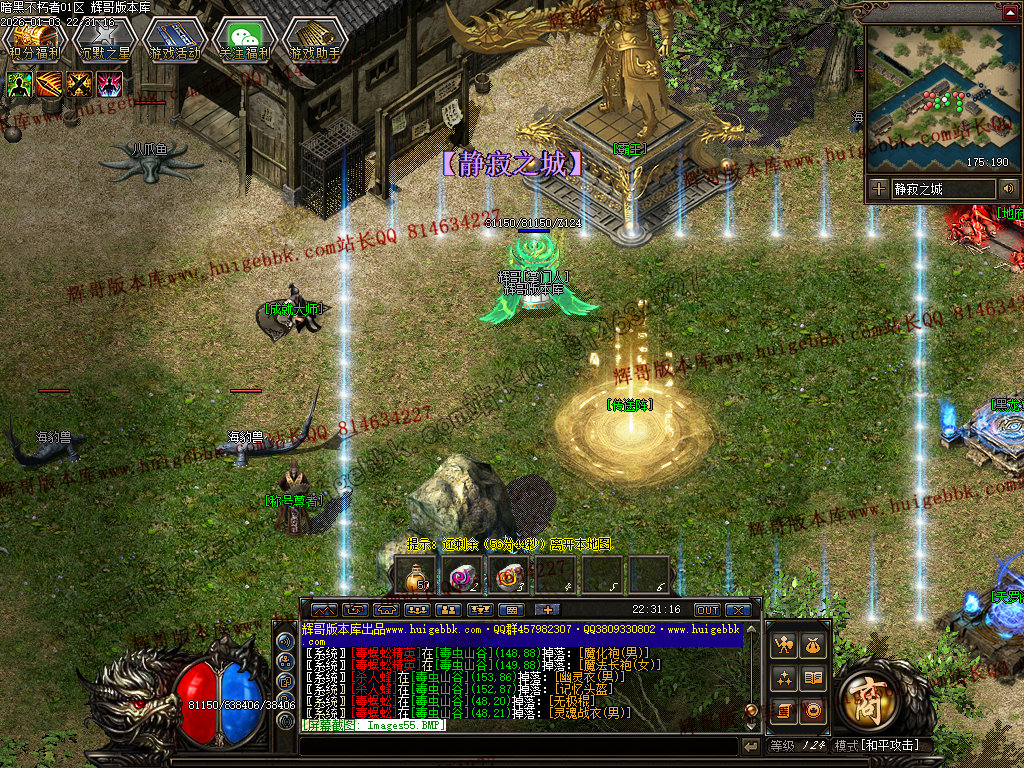This screenshot has width=1024, height=768.
Task: Open the skills sparkle icon
Action: click(x=785, y=679)
